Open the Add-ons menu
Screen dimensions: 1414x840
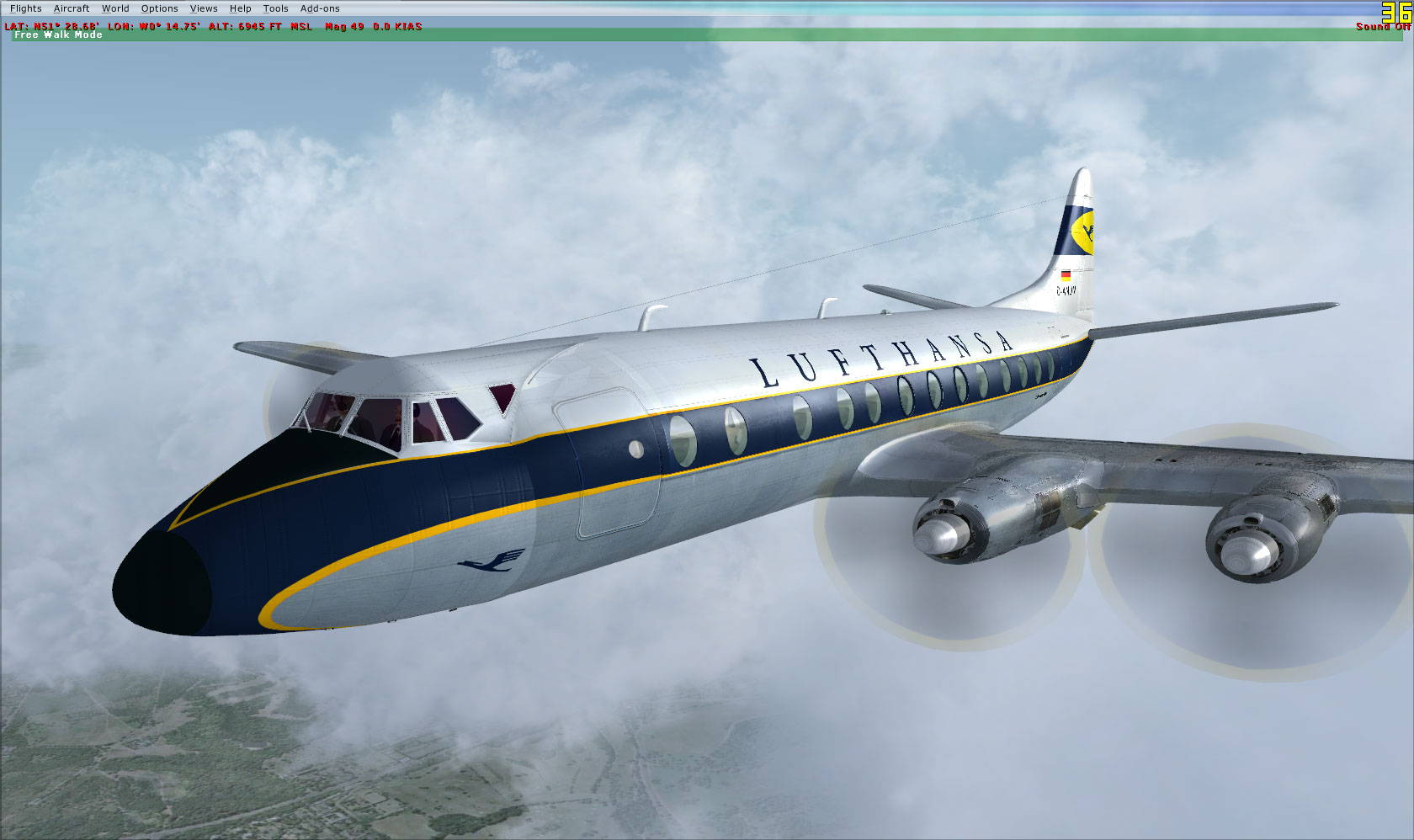point(318,8)
